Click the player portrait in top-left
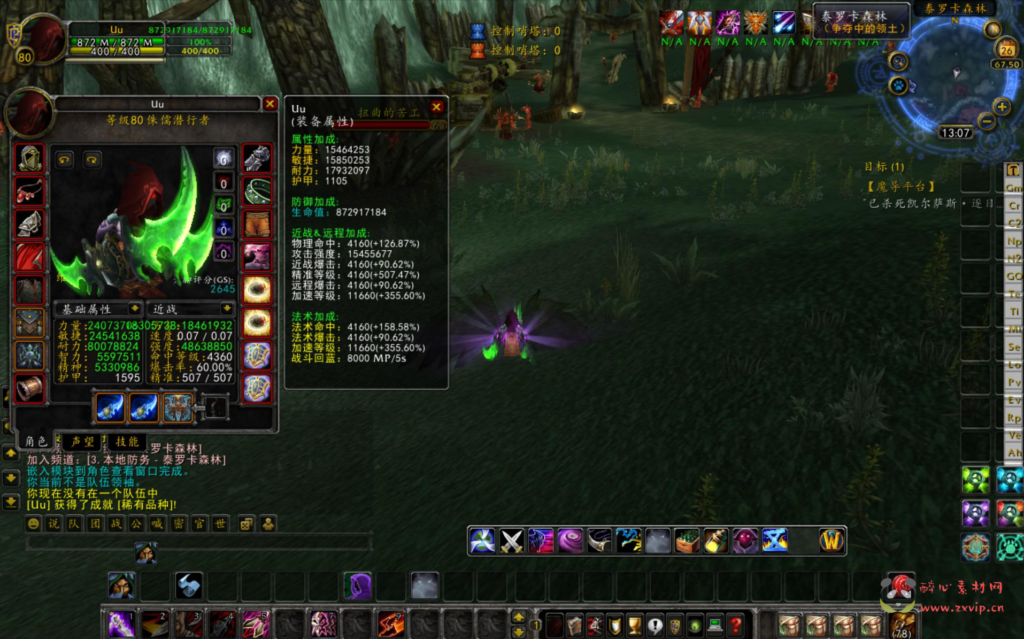 pyautogui.click(x=36, y=37)
